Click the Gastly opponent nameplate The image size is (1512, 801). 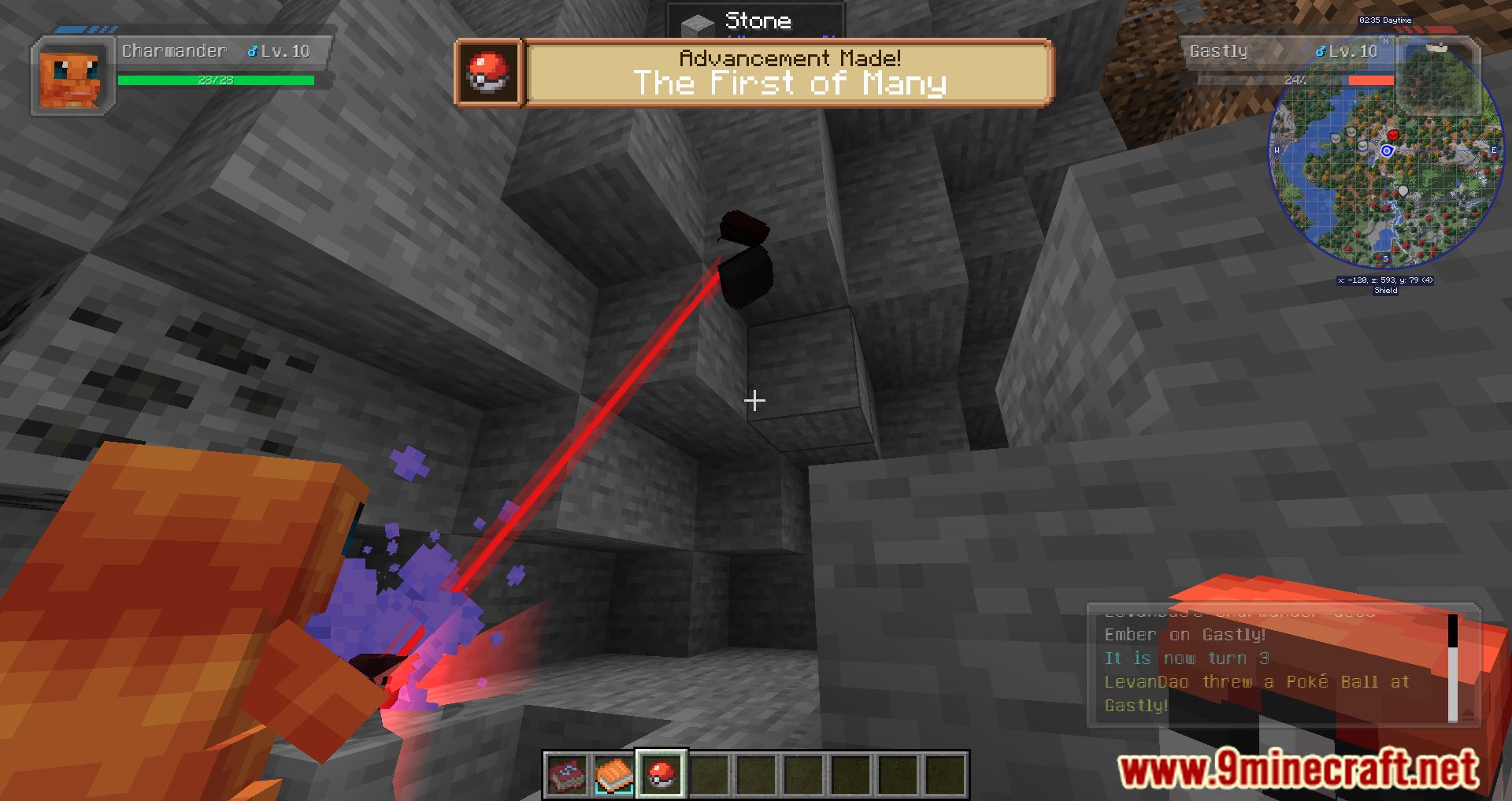[x=1284, y=52]
